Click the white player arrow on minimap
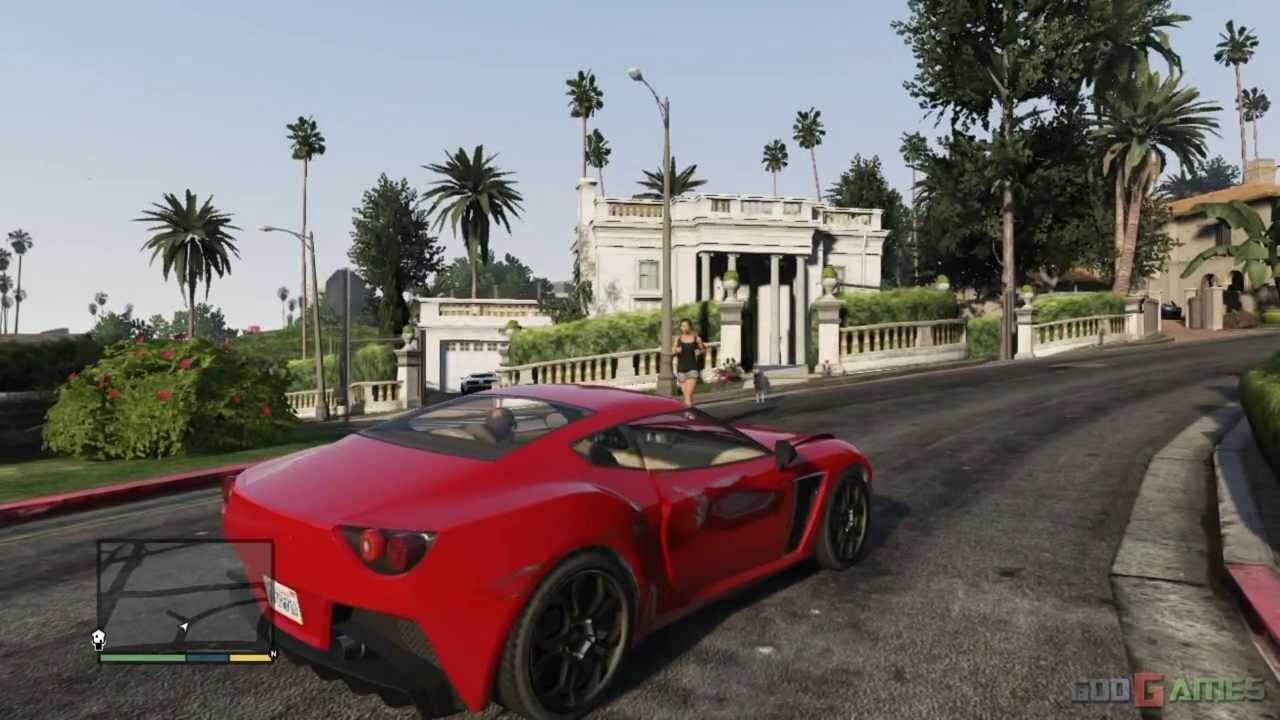The image size is (1280, 720). [183, 627]
